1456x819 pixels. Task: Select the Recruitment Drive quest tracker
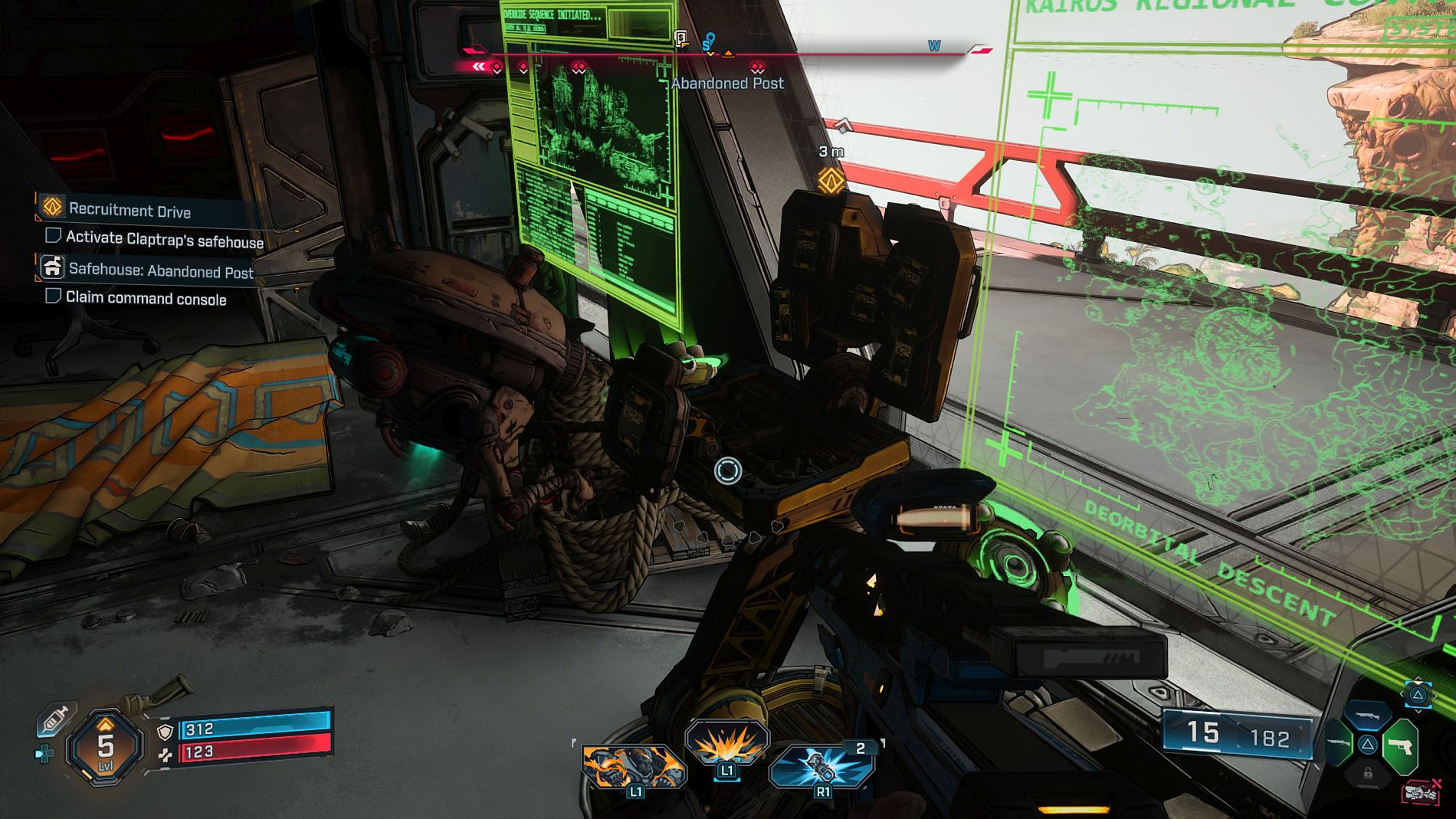[x=130, y=209]
